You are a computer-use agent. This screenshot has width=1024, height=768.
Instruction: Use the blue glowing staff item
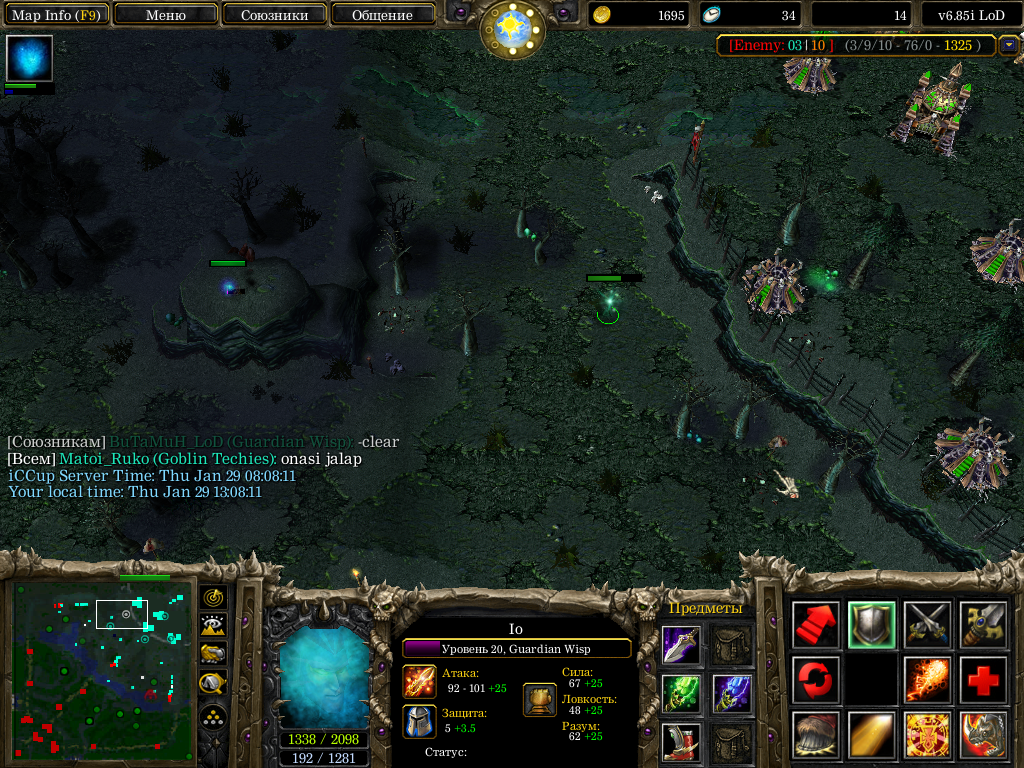pos(732,693)
